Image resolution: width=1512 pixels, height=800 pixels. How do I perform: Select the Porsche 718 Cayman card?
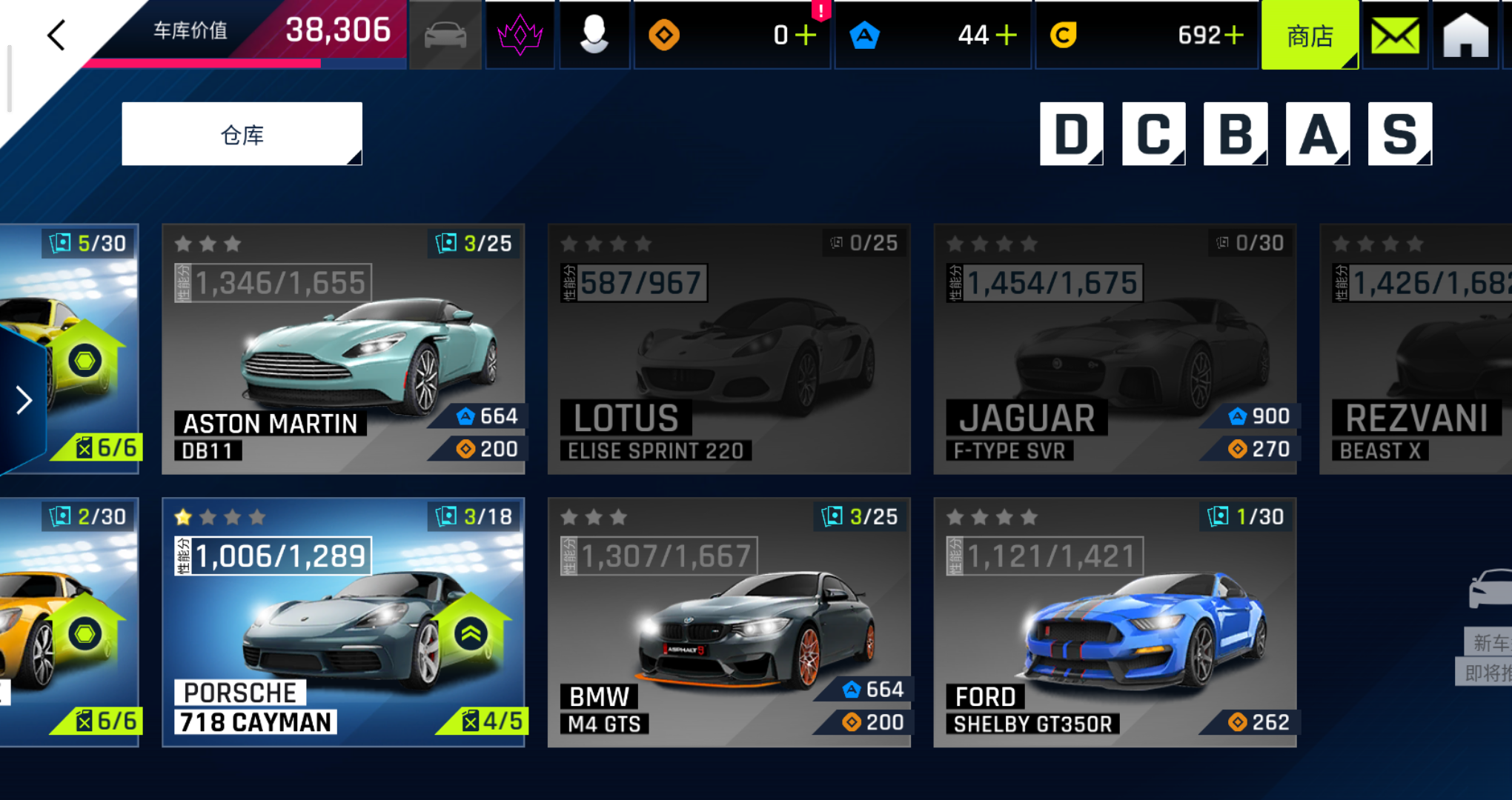coord(343,622)
